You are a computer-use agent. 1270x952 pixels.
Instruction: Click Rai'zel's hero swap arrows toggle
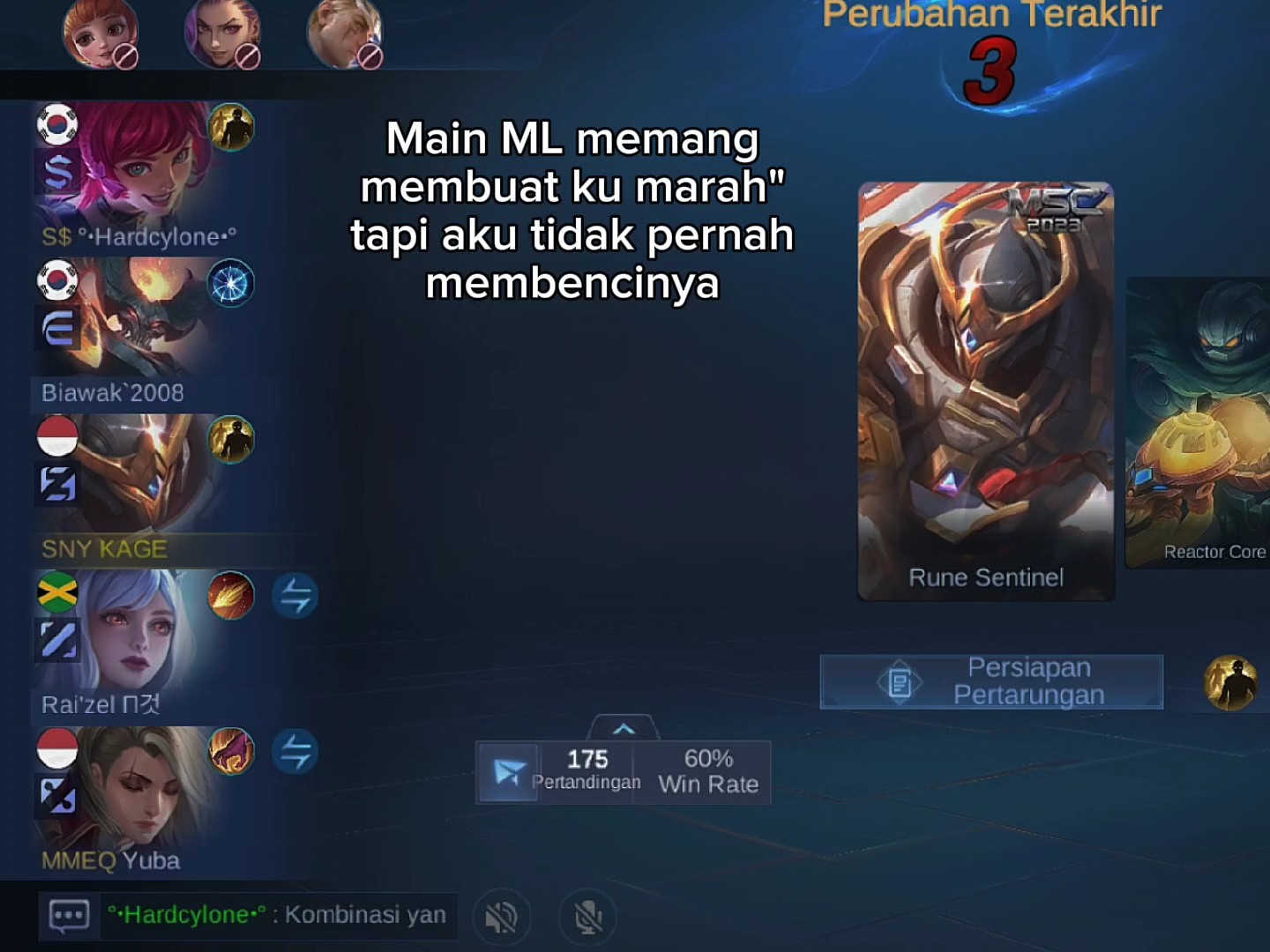(x=296, y=595)
